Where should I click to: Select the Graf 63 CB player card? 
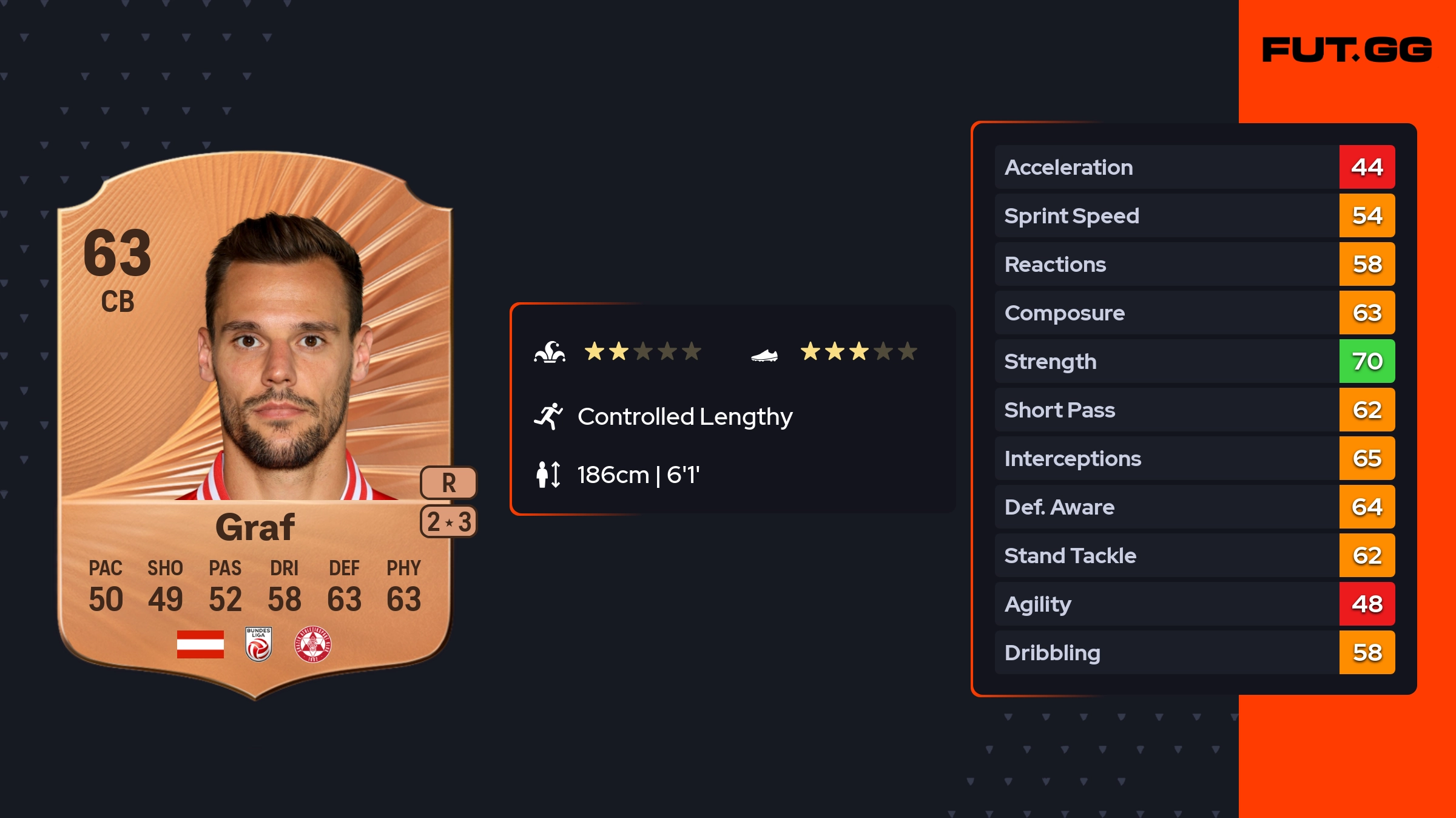click(255, 425)
